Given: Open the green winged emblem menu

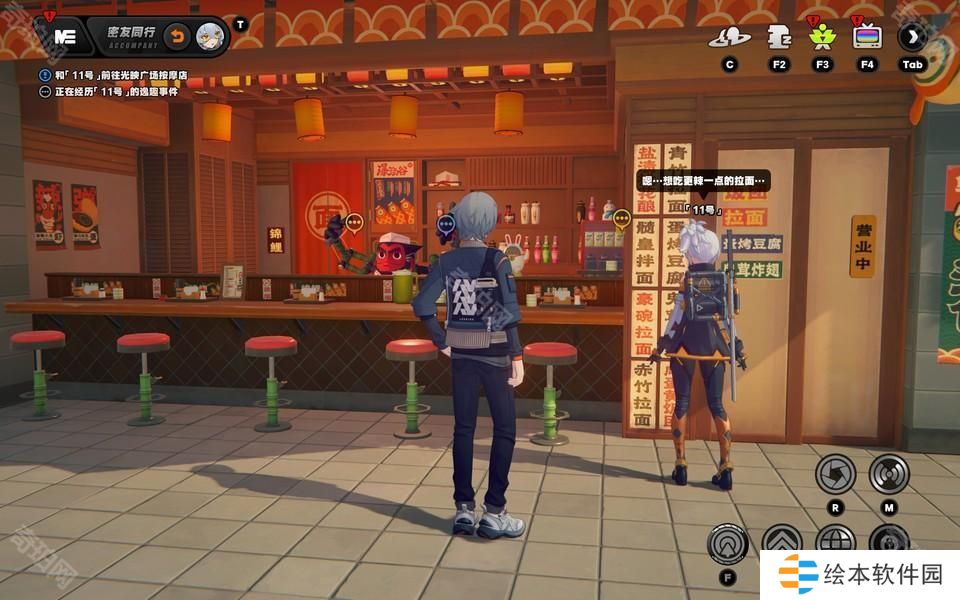Looking at the screenshot, I should tap(823, 38).
